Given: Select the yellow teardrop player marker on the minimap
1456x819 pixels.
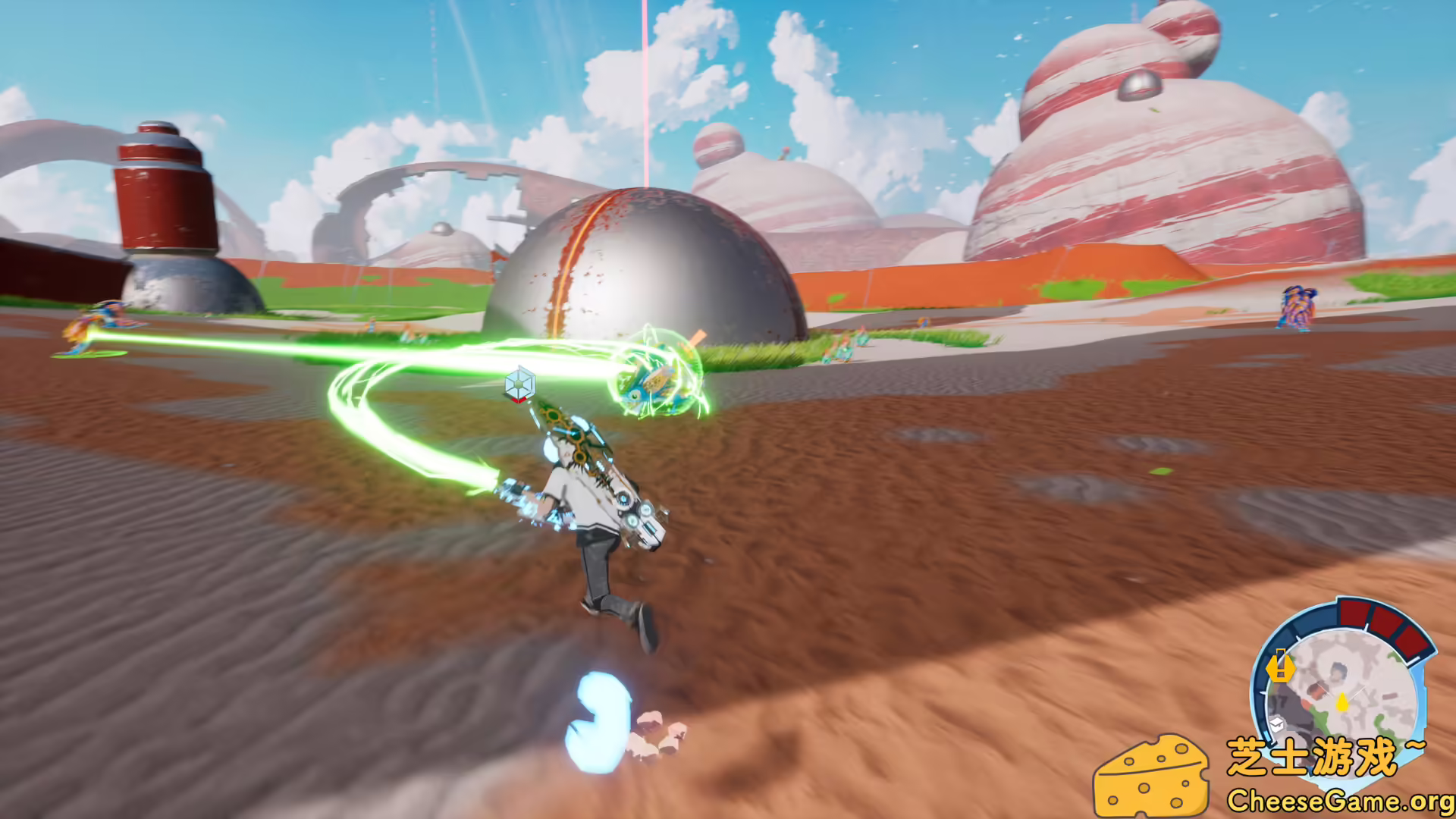Looking at the screenshot, I should (x=1342, y=703).
